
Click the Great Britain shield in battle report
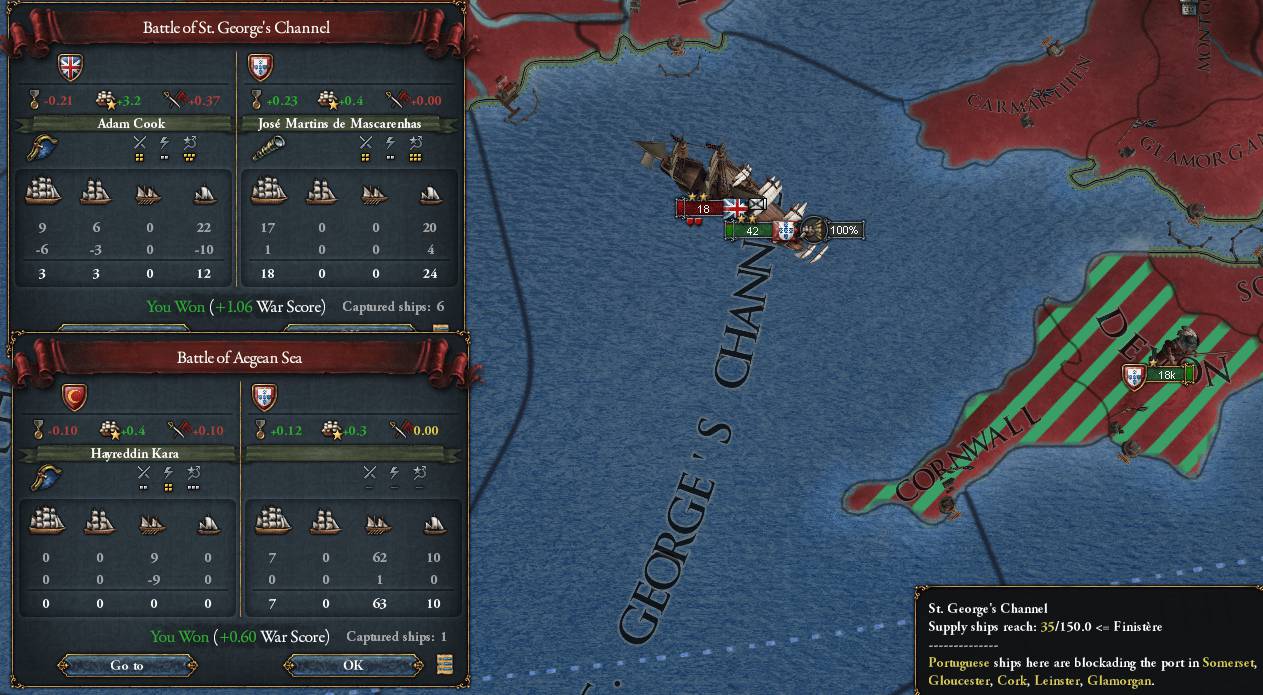click(x=71, y=67)
